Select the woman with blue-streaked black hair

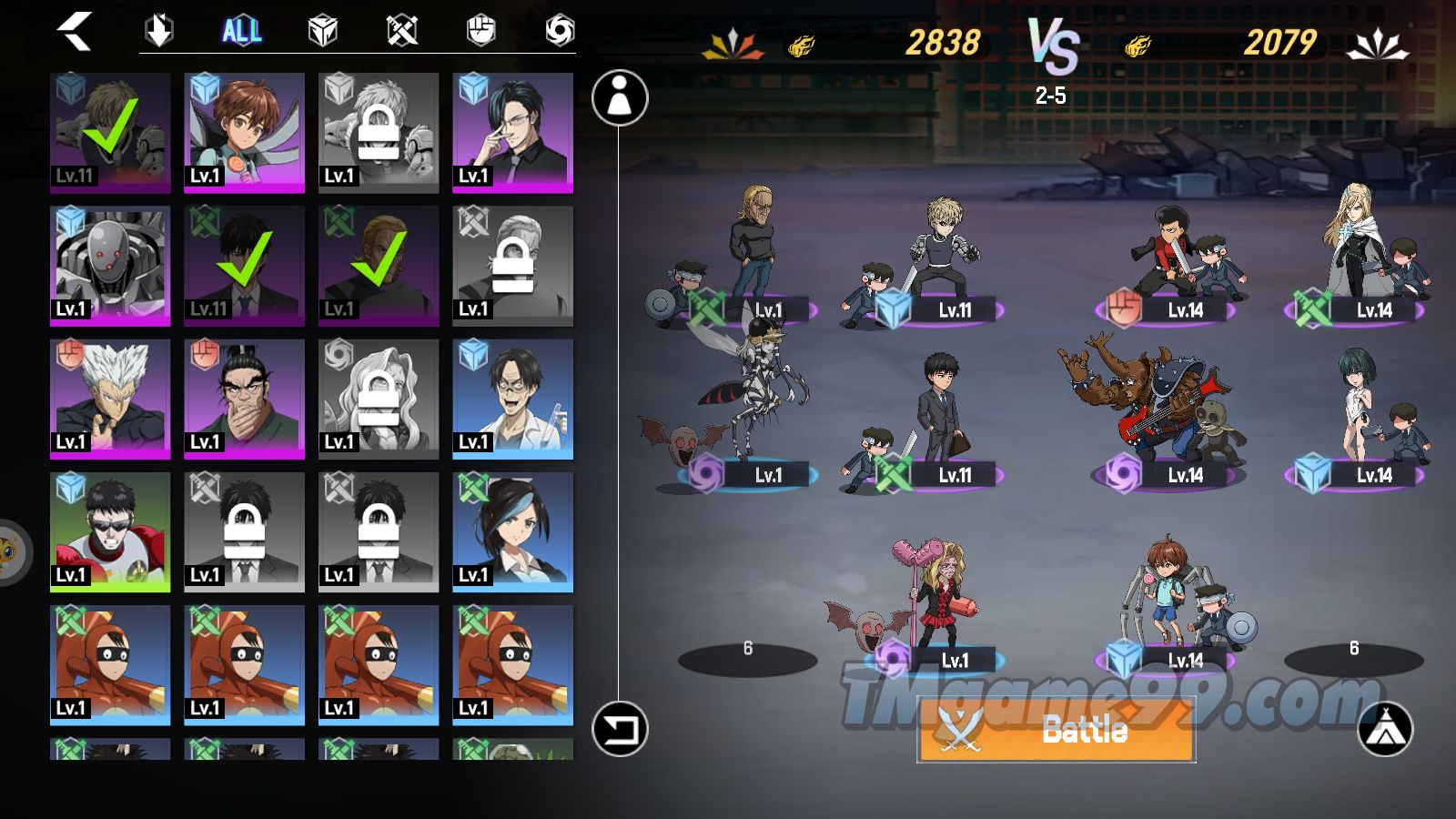[512, 531]
